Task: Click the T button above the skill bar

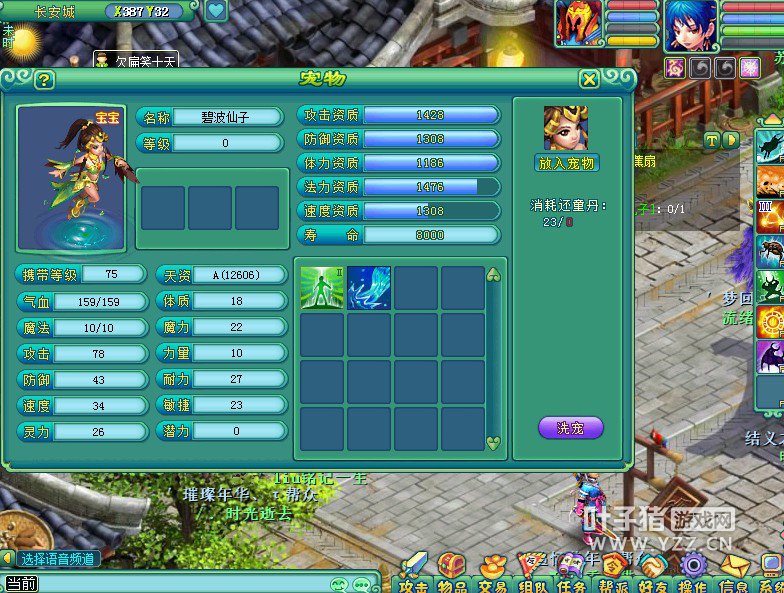Action: [x=711, y=140]
